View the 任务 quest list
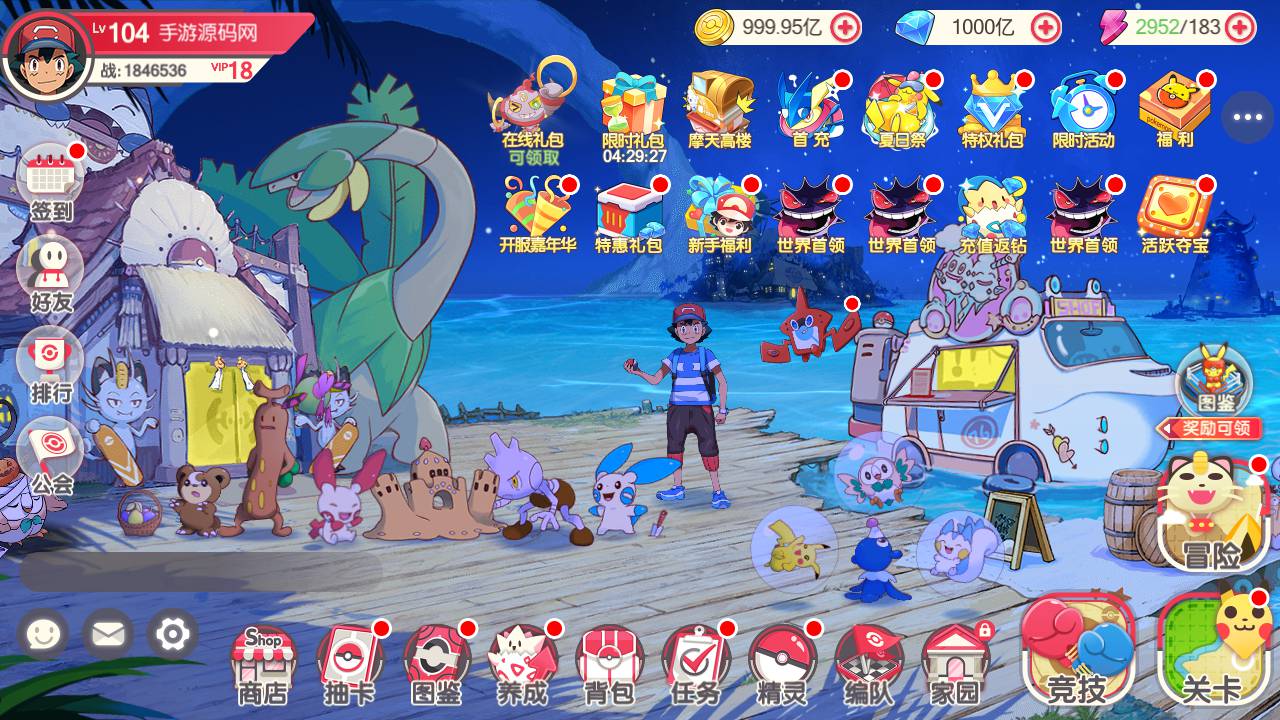This screenshot has height=720, width=1280. pyautogui.click(x=696, y=664)
